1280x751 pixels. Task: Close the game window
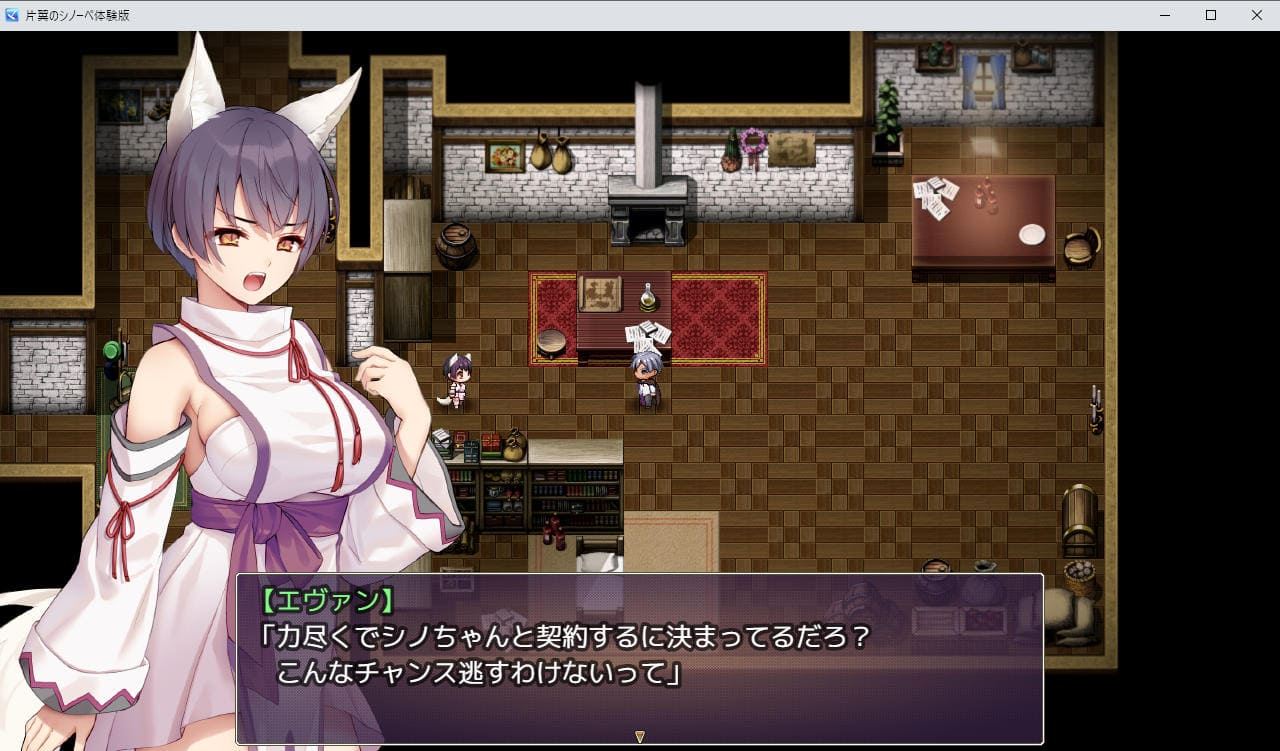tap(1256, 15)
